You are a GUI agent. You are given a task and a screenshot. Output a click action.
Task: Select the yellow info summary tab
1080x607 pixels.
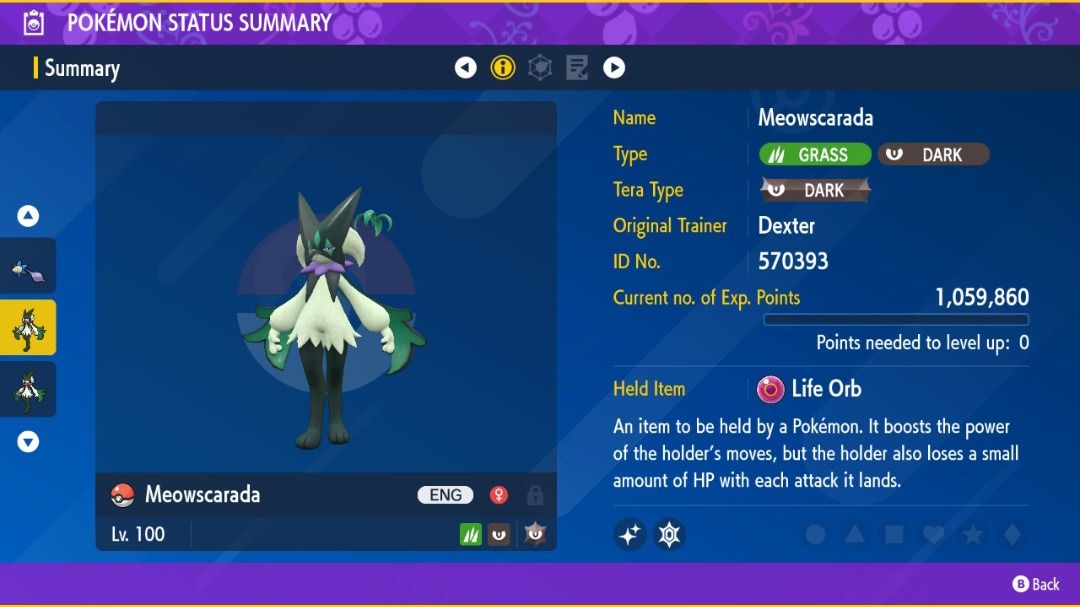(x=503, y=68)
